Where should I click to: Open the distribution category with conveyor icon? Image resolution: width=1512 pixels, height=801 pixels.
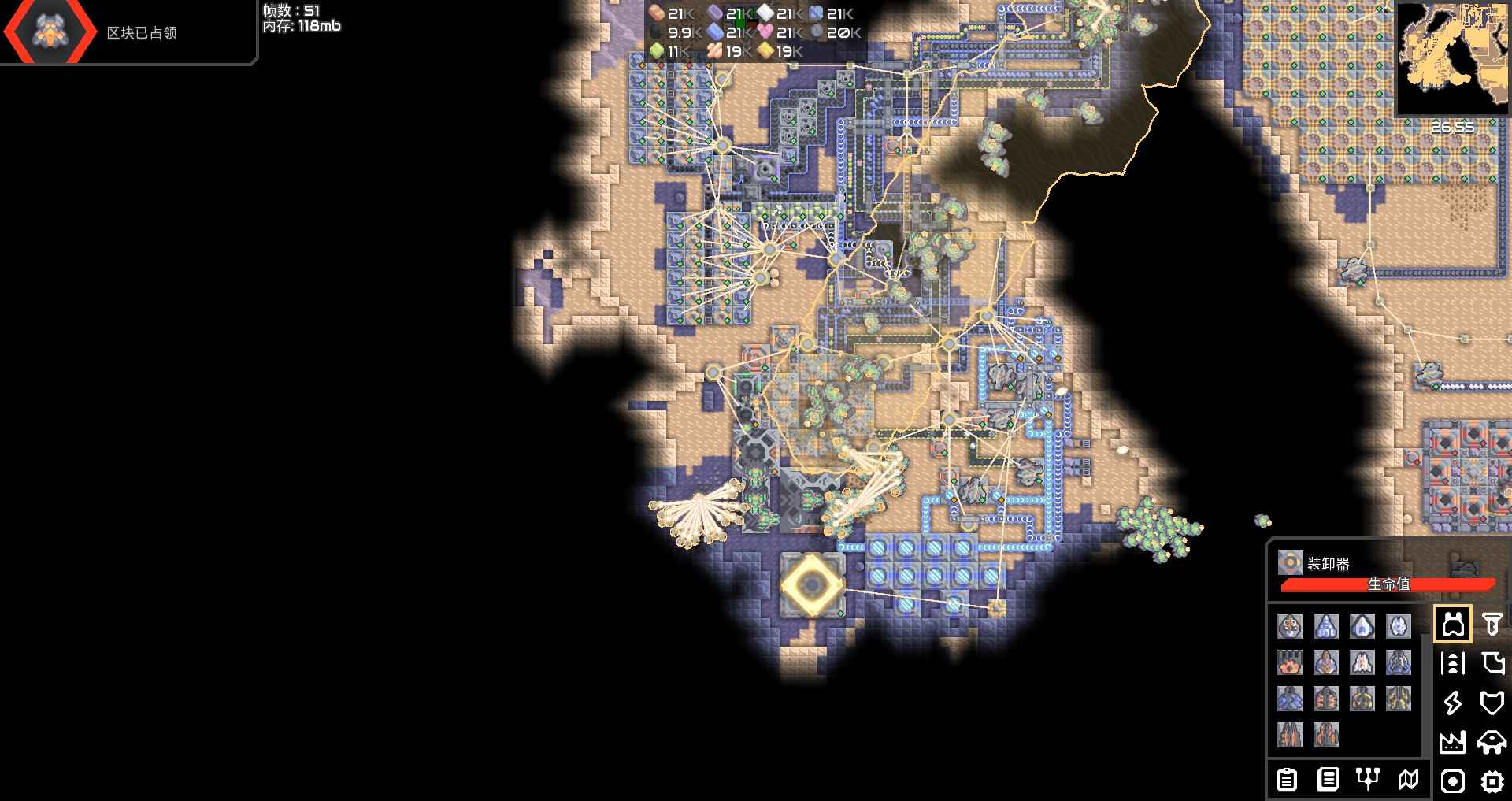(1453, 664)
